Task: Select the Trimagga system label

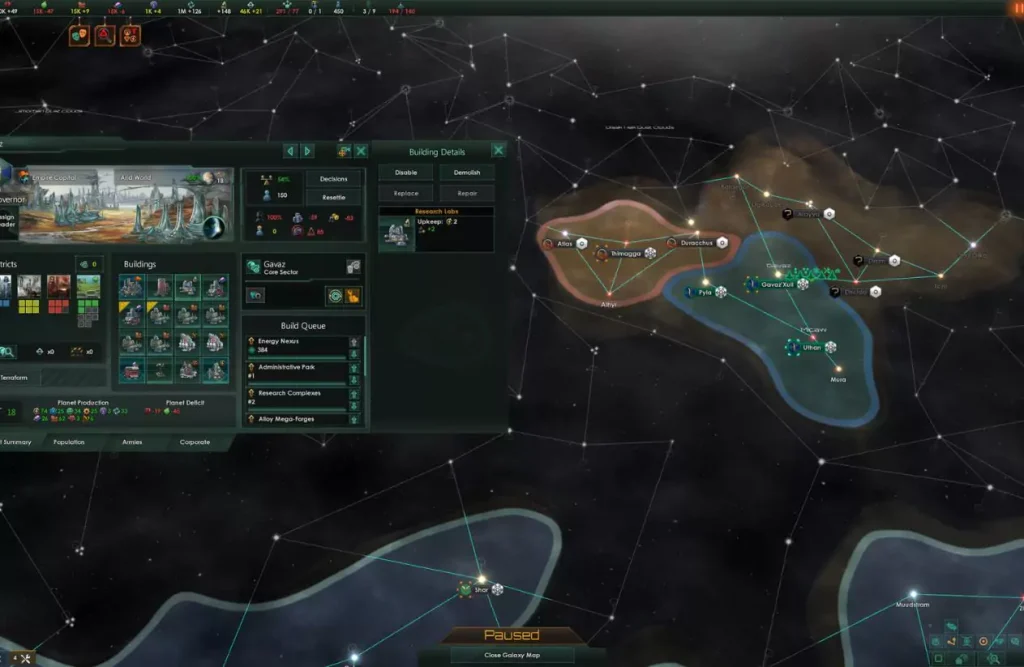Action: (x=624, y=254)
